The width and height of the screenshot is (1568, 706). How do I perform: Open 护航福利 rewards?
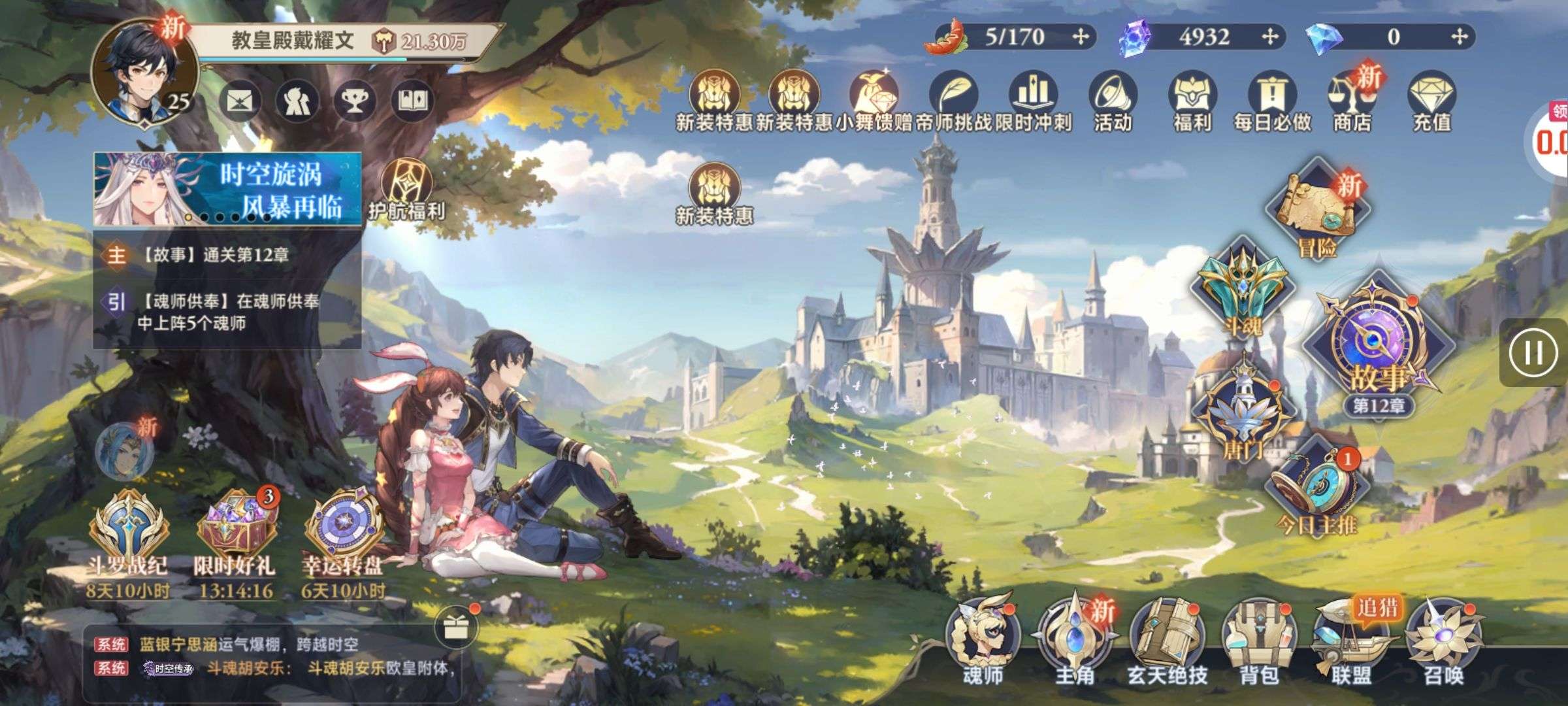406,190
